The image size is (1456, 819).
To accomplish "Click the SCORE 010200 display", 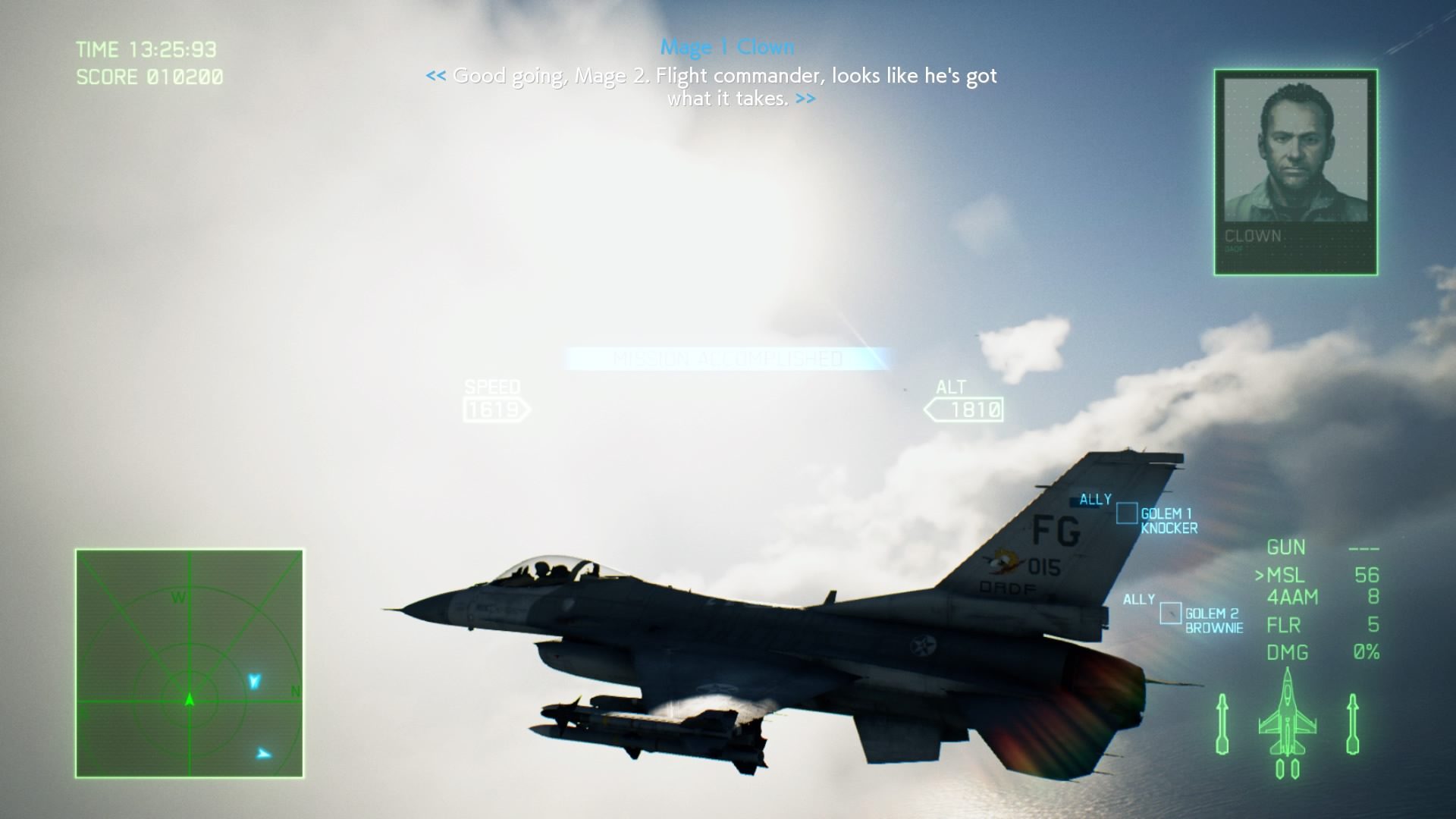I will coord(149,76).
